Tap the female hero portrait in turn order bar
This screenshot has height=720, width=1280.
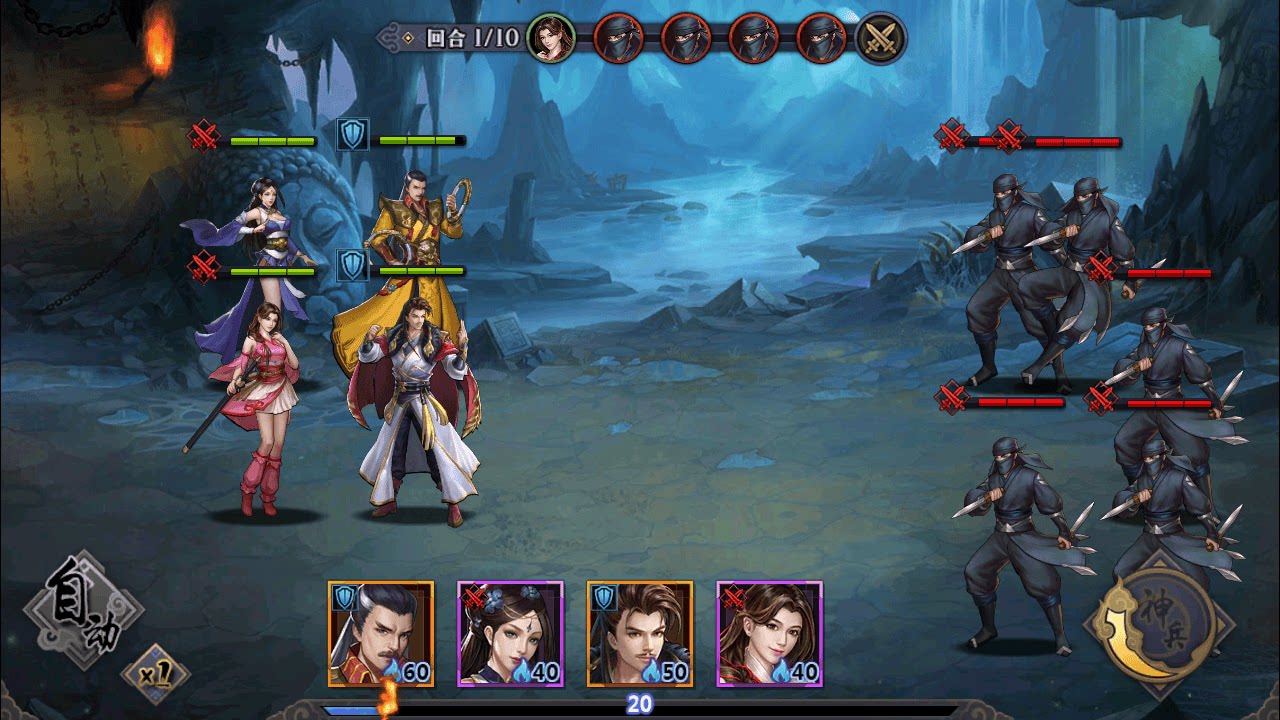pos(551,39)
